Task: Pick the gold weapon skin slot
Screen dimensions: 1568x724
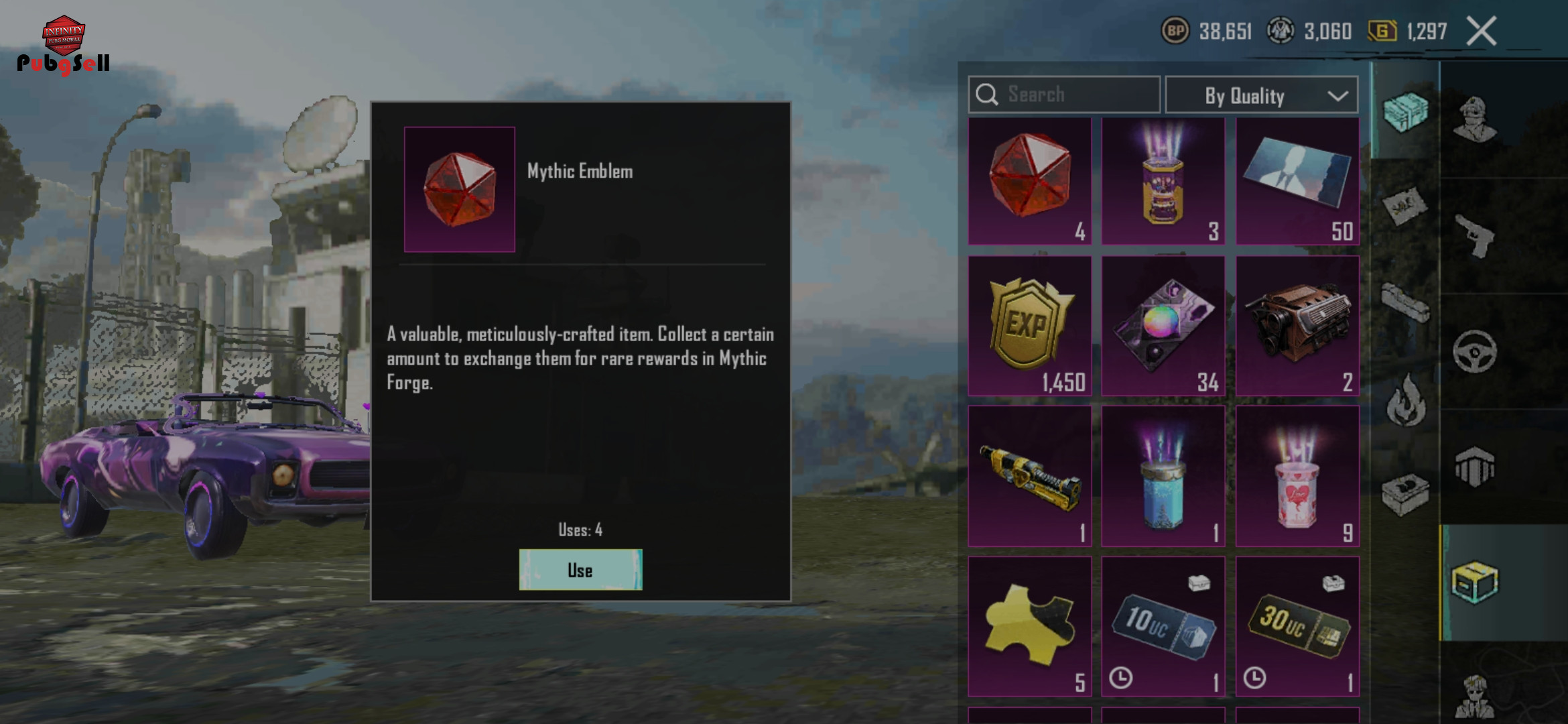Action: coord(1029,476)
